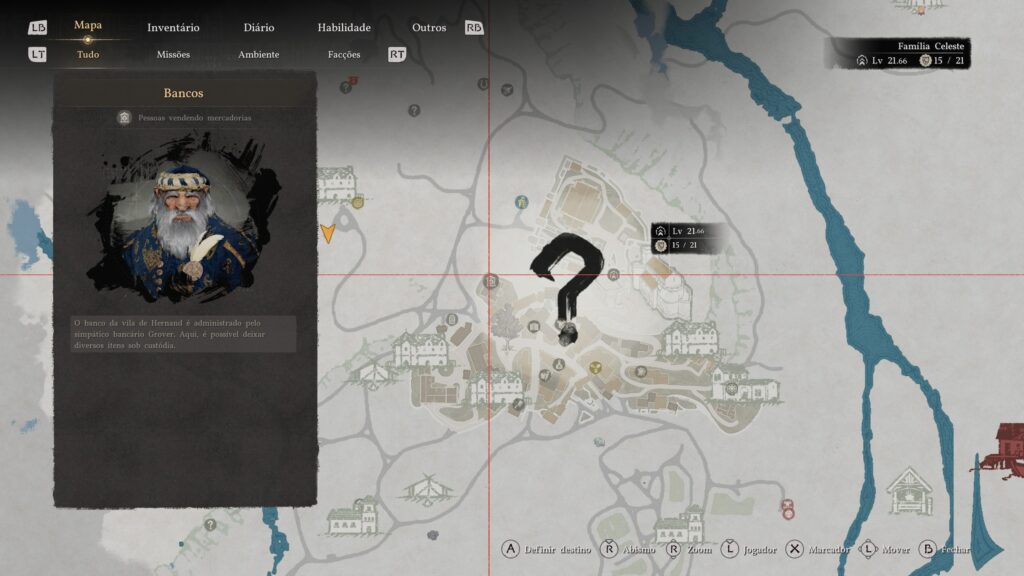Switch map filter to Ambiente

point(258,55)
